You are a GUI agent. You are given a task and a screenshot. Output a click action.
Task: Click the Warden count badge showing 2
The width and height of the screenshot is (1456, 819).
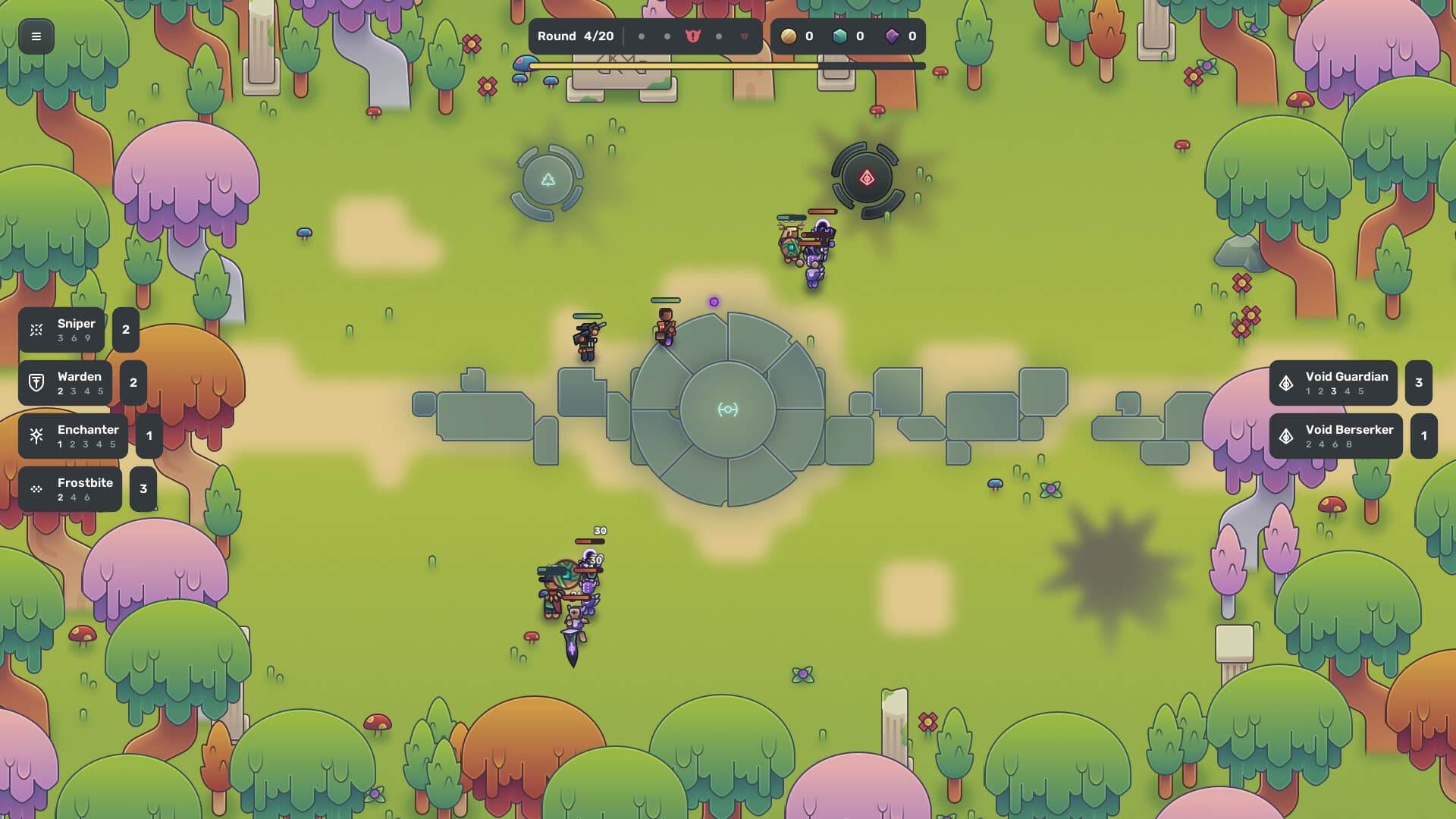pos(133,383)
